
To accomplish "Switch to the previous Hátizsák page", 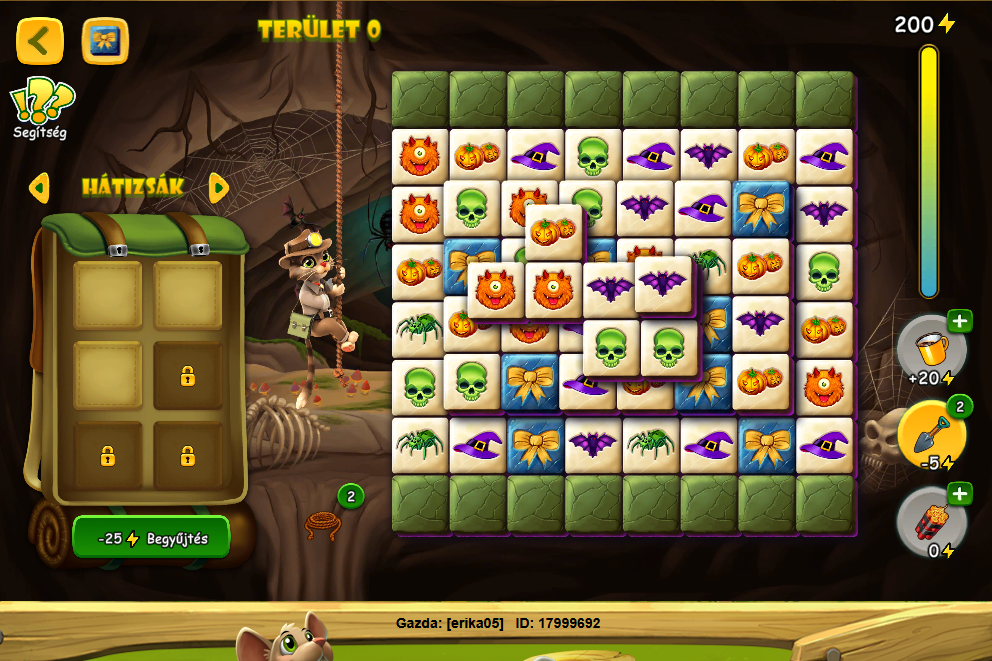I will [x=39, y=187].
